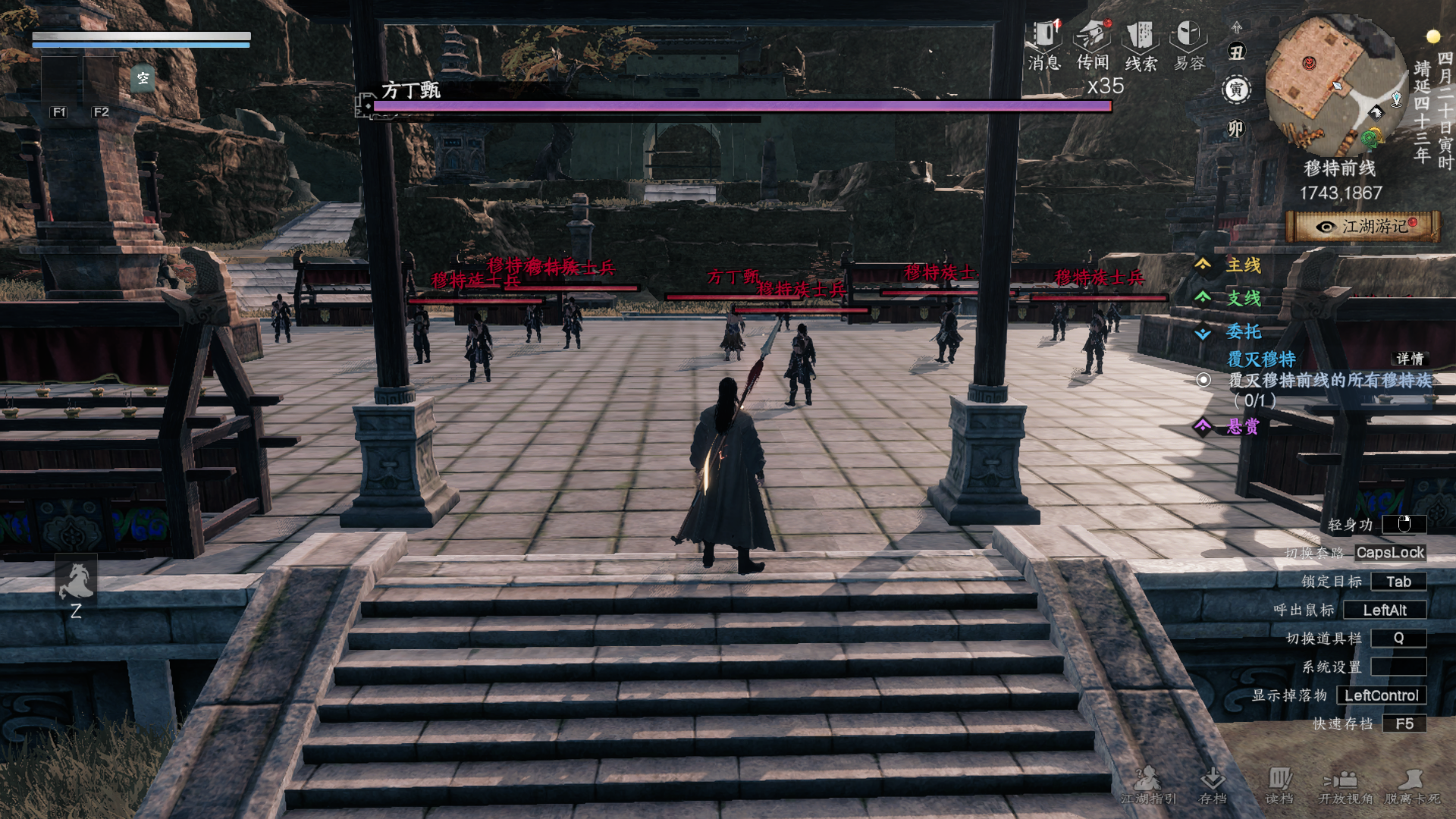Show 详情 details for the quest

[x=1410, y=359]
